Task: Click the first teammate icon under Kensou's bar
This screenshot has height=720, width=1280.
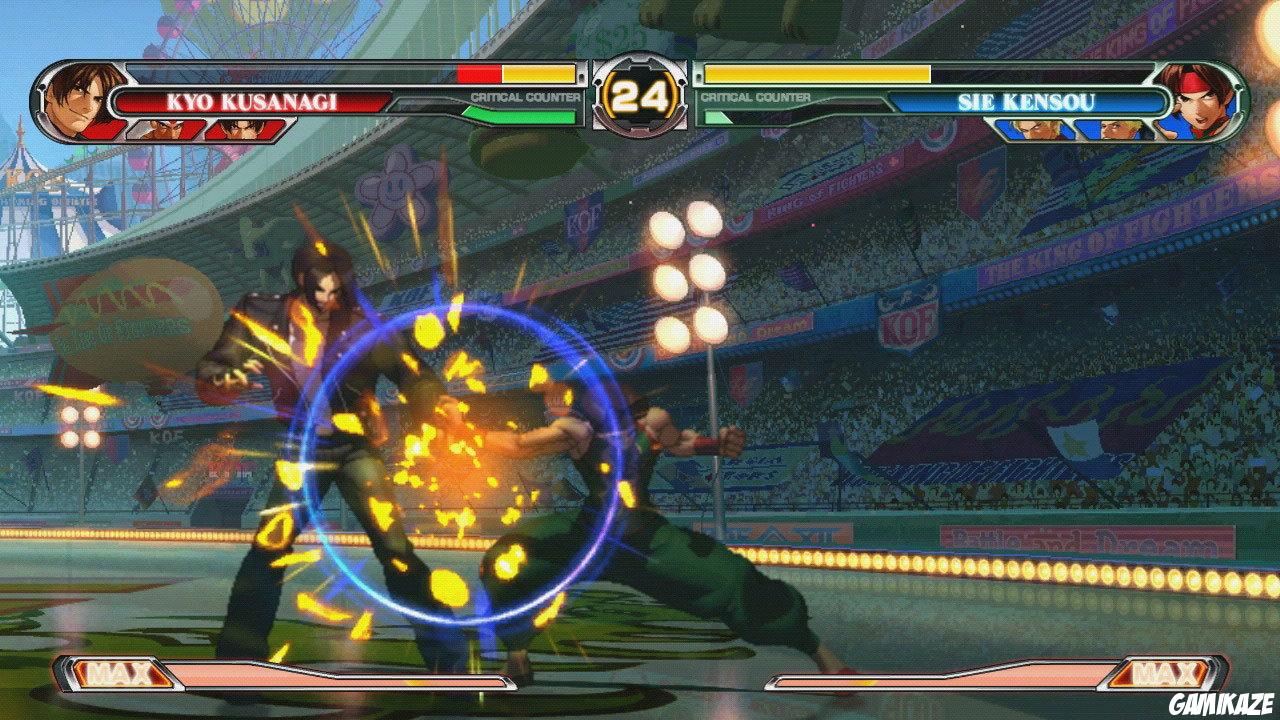Action: [1033, 128]
